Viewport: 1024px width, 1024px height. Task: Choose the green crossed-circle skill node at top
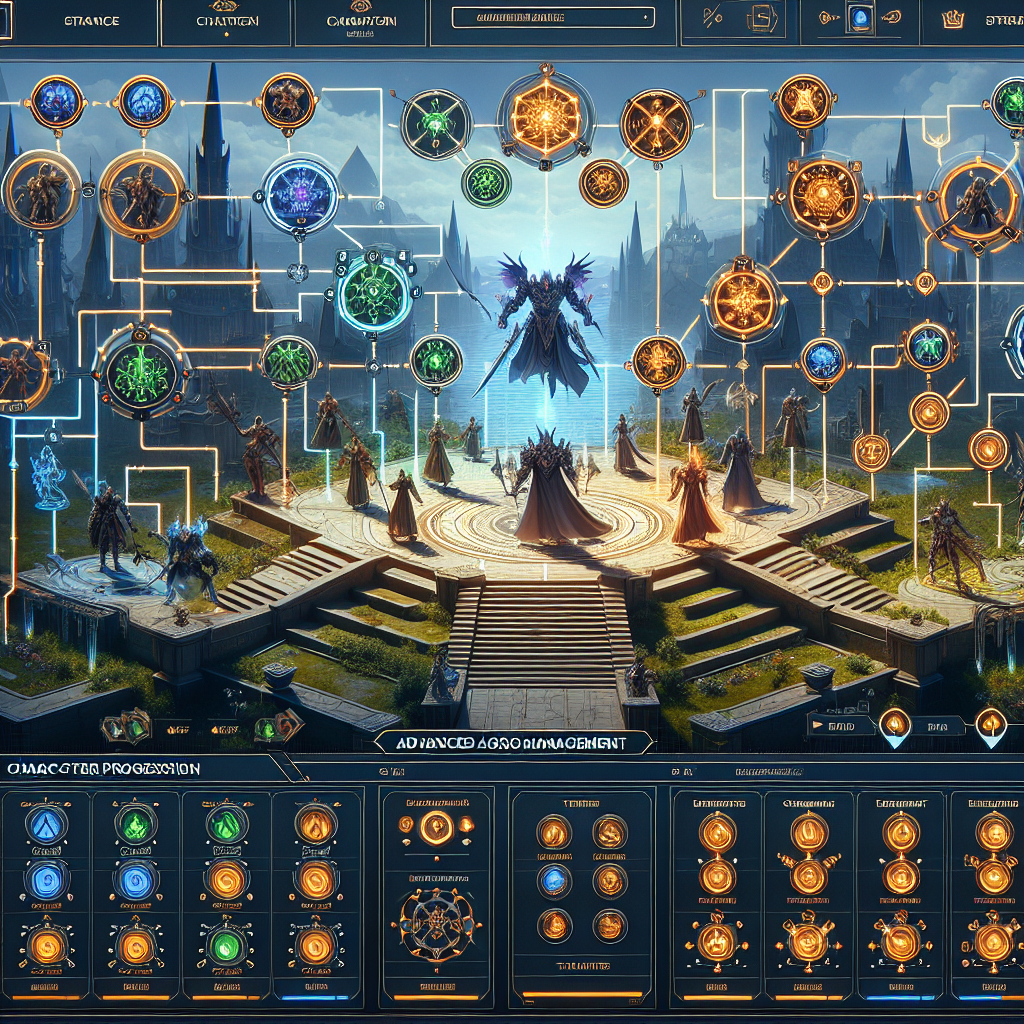[435, 124]
